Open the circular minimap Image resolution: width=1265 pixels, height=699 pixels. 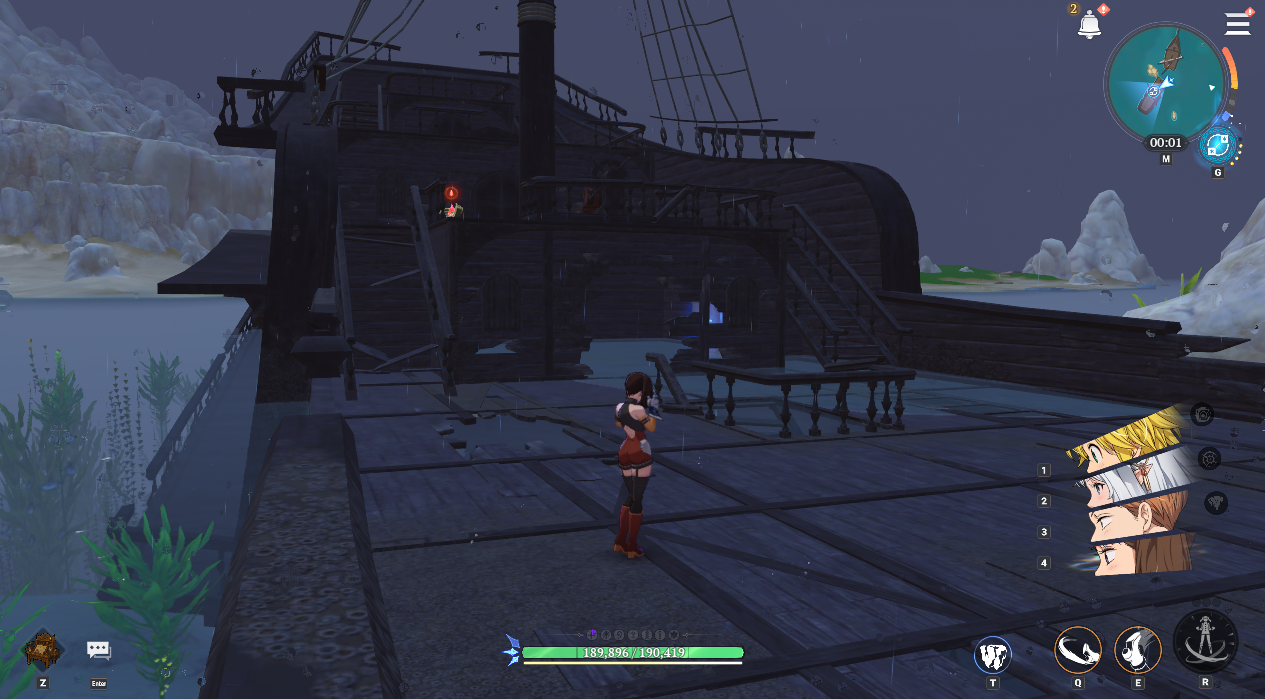[x=1165, y=84]
